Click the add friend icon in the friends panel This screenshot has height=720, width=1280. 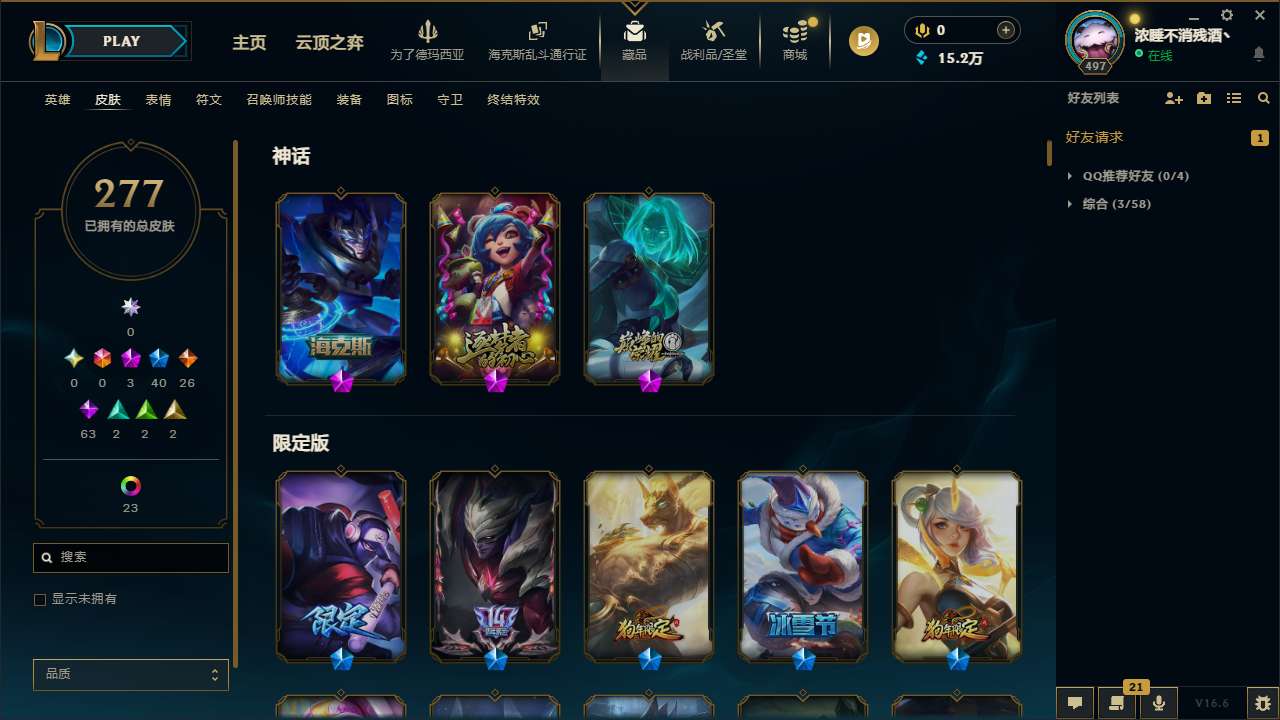click(1173, 99)
